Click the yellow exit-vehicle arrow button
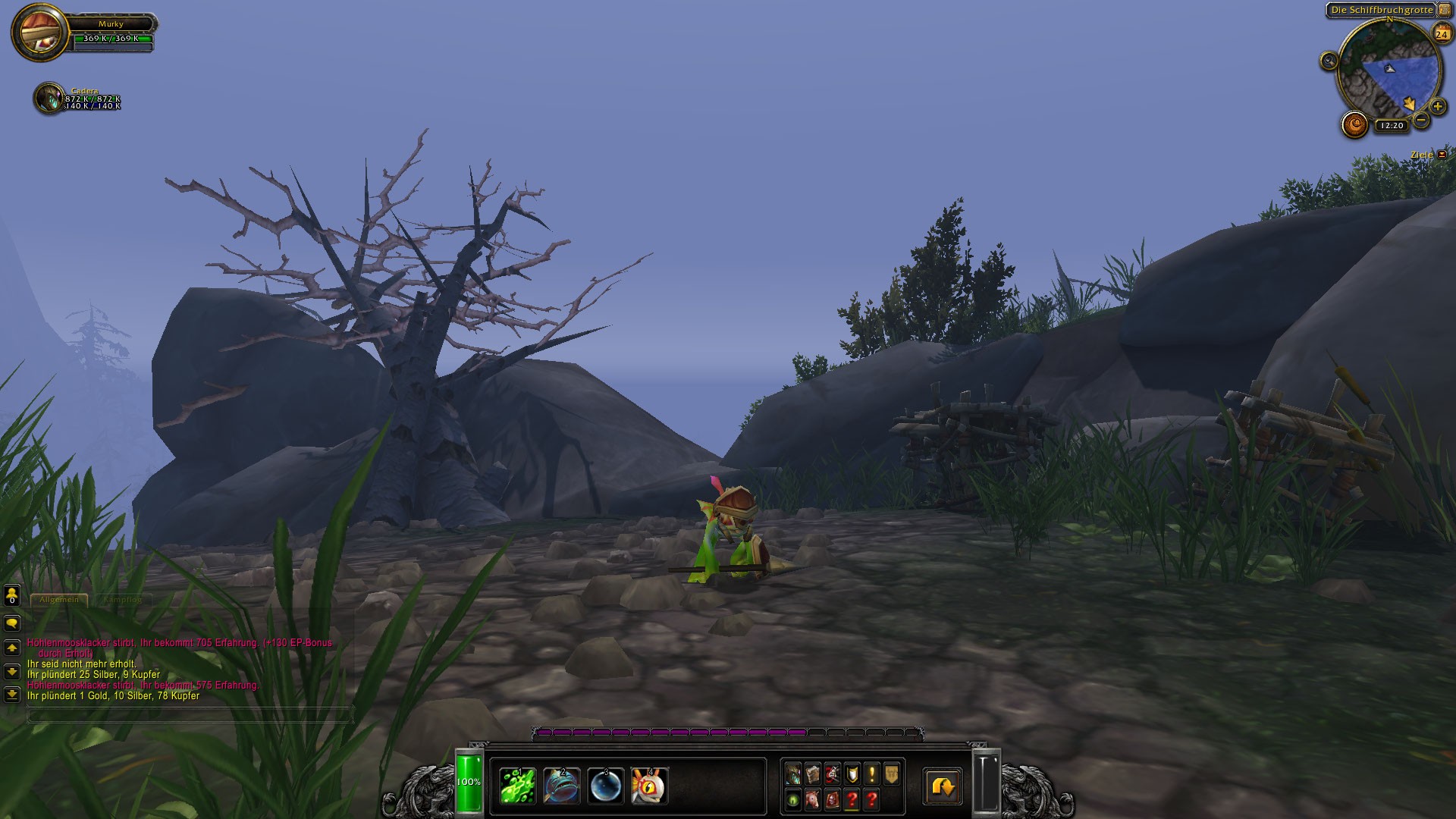 (943, 786)
